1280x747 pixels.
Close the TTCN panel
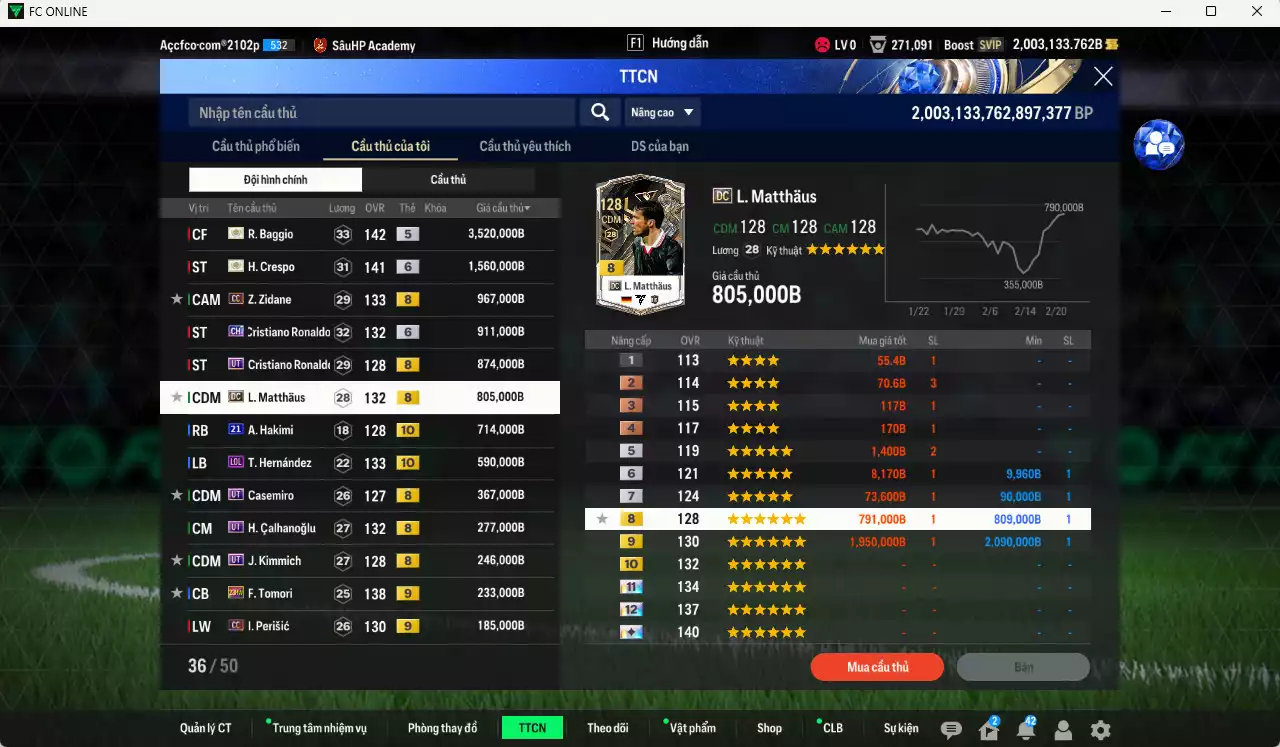1103,76
